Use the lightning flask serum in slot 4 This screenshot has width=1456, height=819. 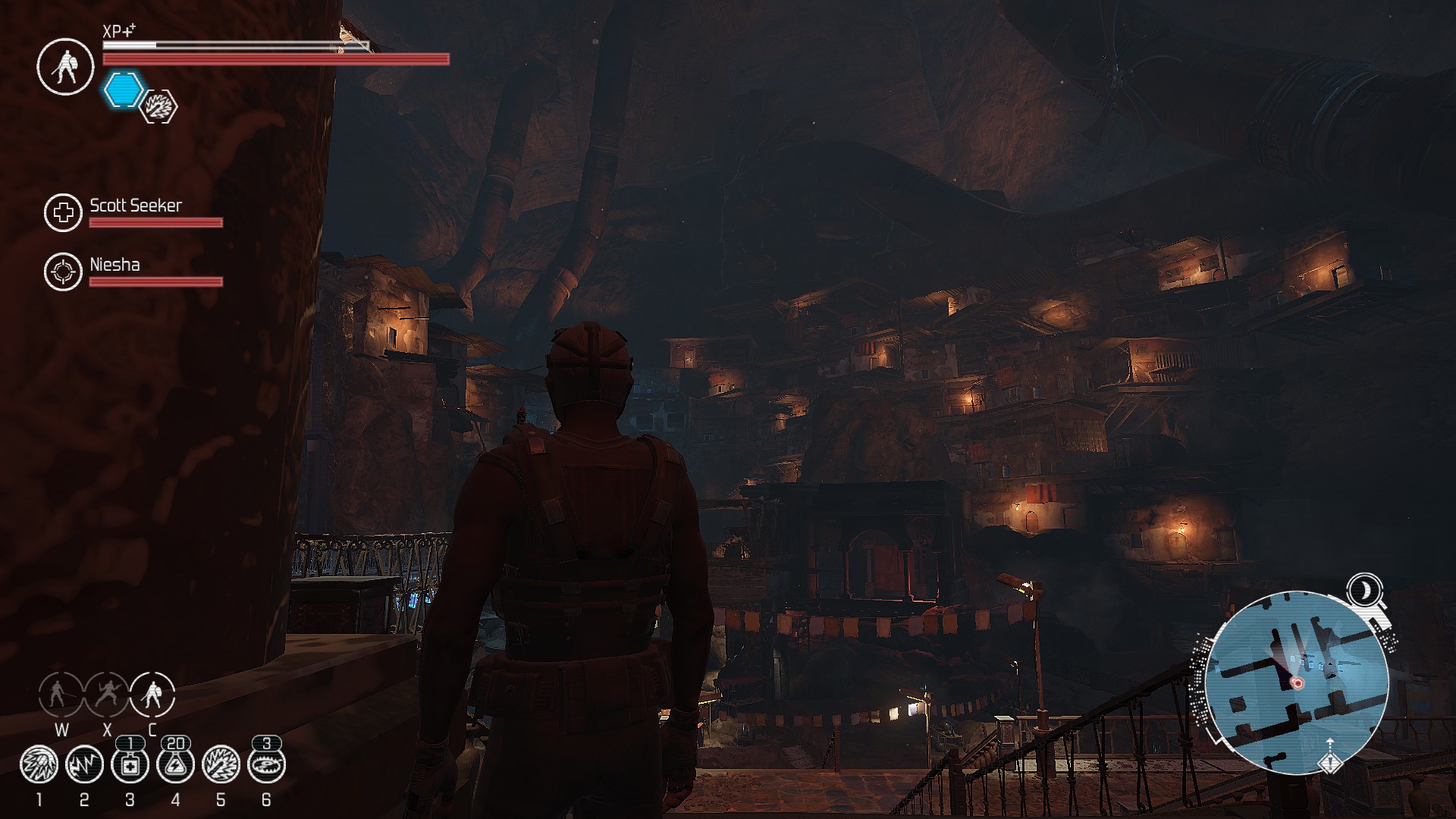[x=175, y=765]
